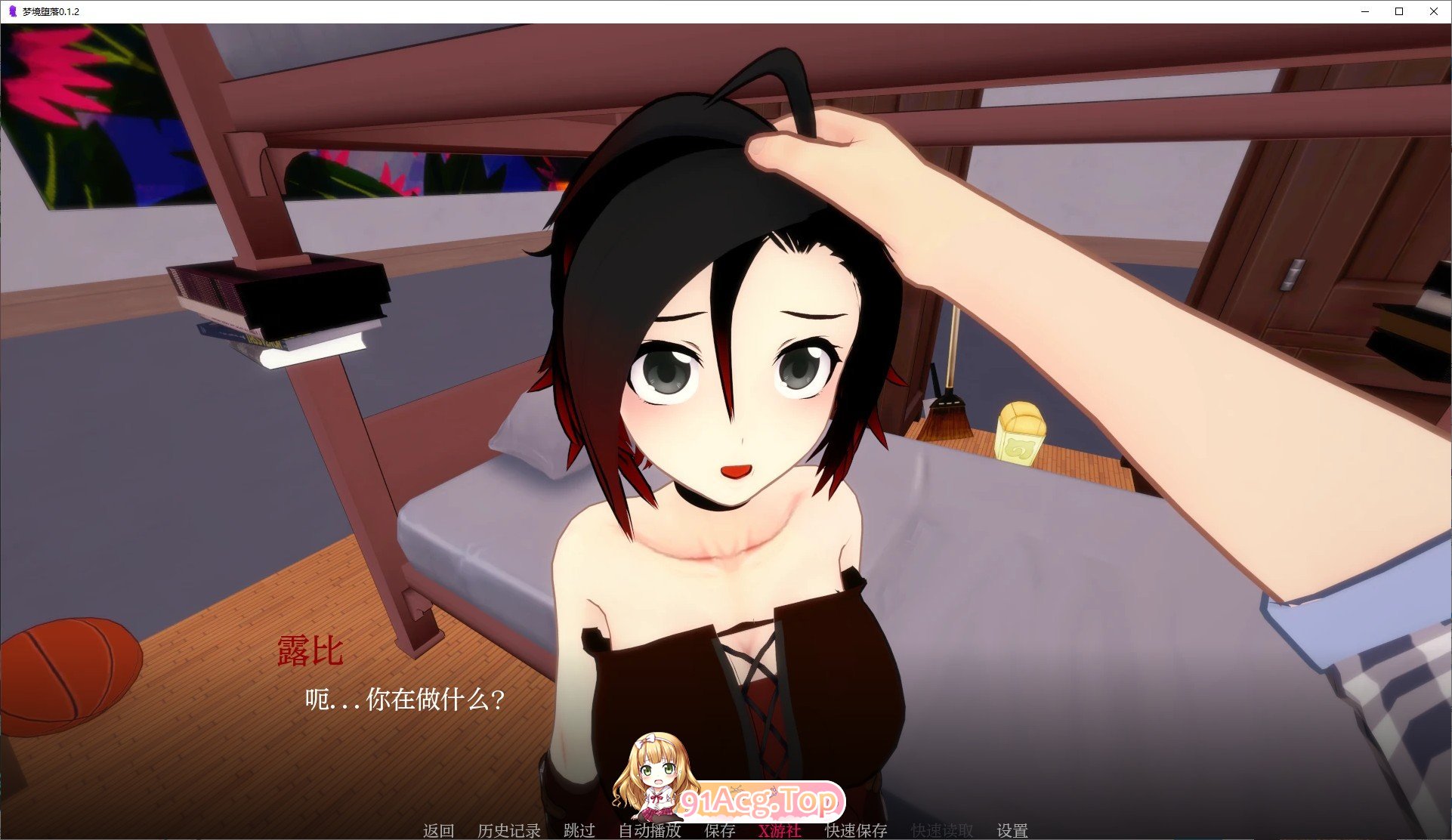Image resolution: width=1452 pixels, height=840 pixels.
Task: Click 返回 to go back
Action: tap(438, 829)
